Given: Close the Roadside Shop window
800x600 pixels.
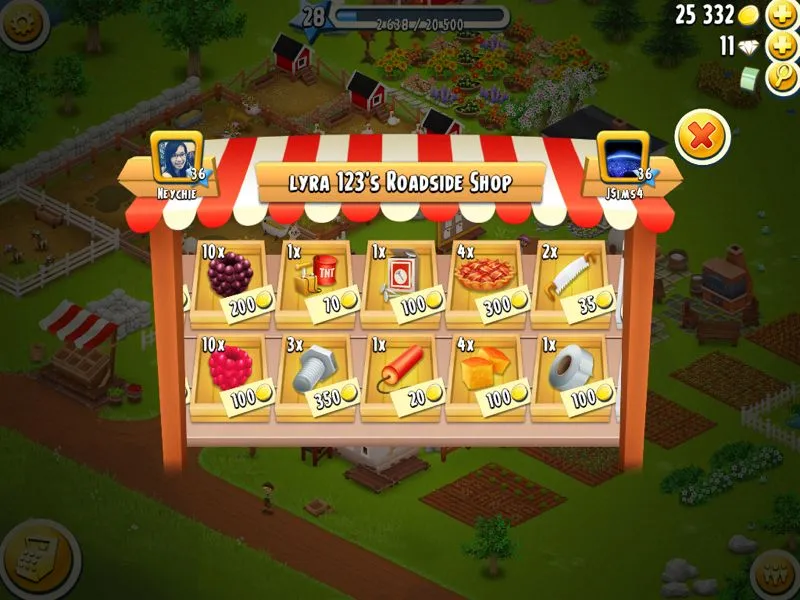Looking at the screenshot, I should pyautogui.click(x=702, y=137).
